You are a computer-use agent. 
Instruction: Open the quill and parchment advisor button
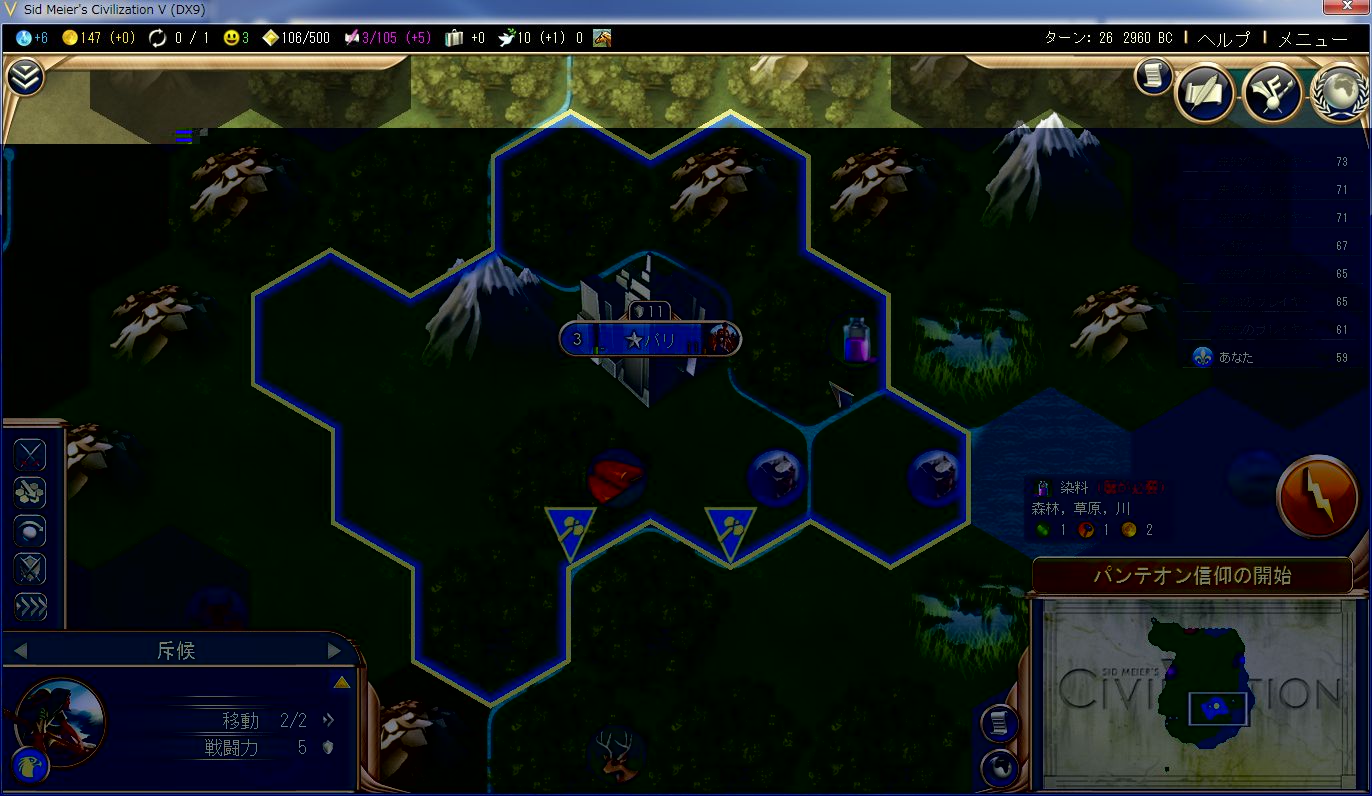coord(1204,94)
